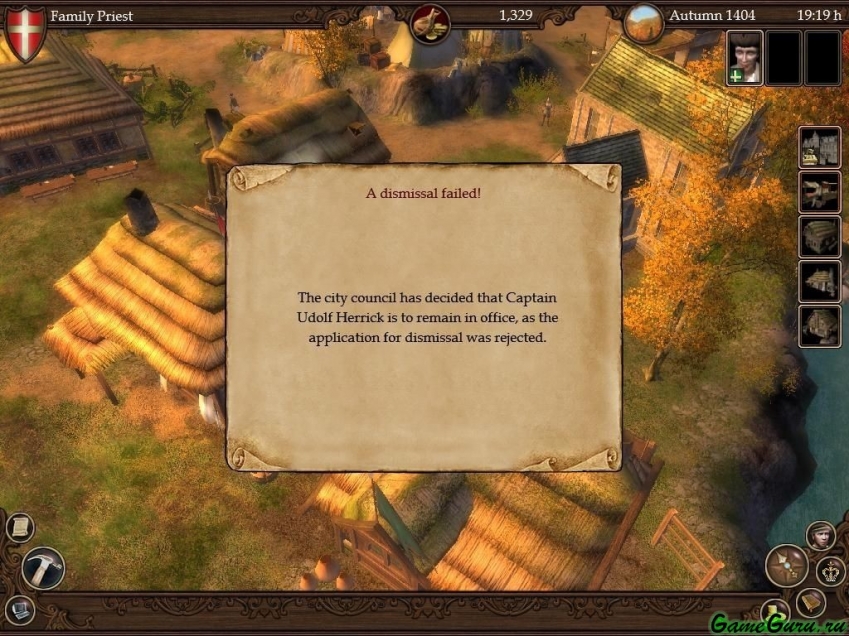Select the woman portrait with green plus
The image size is (849, 636).
click(x=744, y=57)
